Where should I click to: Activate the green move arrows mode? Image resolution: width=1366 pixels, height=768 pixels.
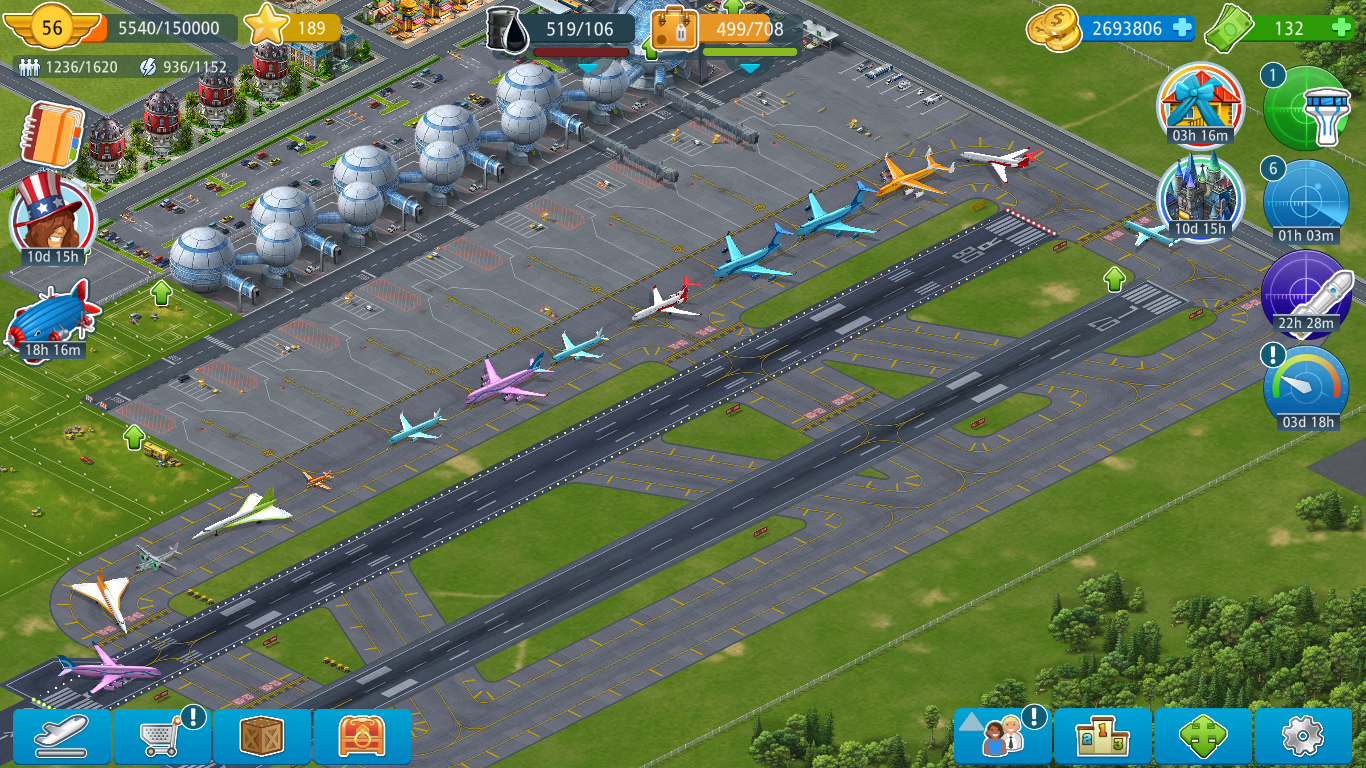1202,737
